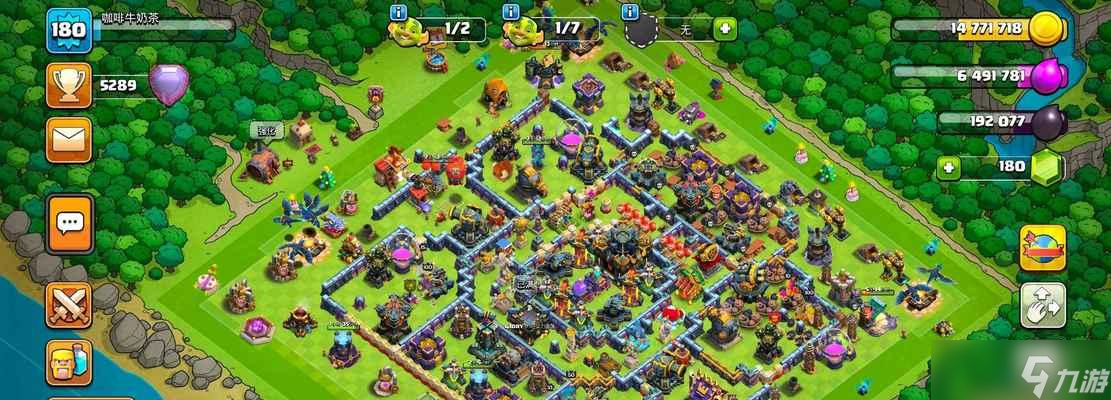
Task: Tap the crossed swords Attack button
Action: click(68, 305)
